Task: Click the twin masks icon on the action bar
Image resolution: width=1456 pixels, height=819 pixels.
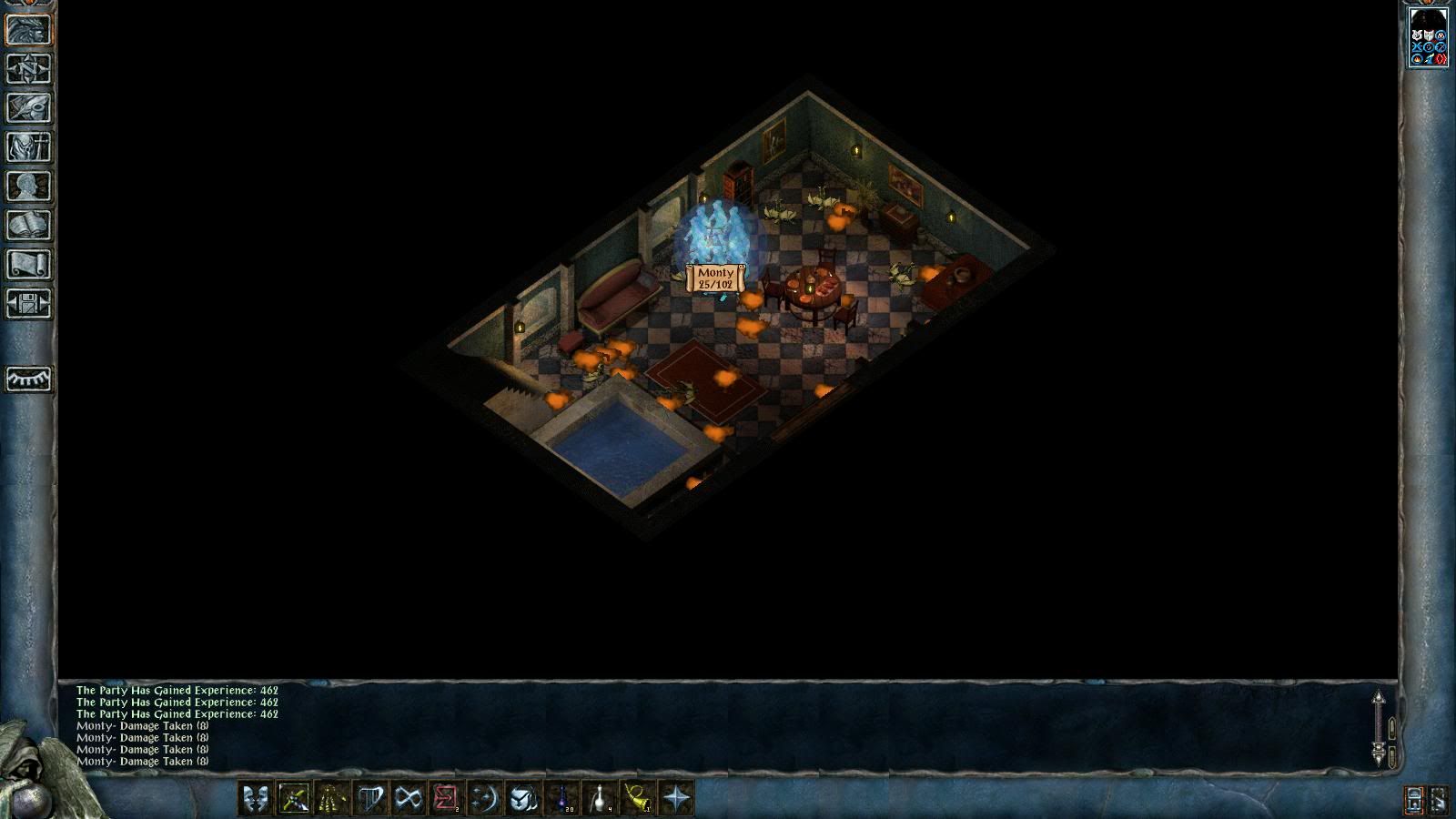Action: [x=256, y=798]
